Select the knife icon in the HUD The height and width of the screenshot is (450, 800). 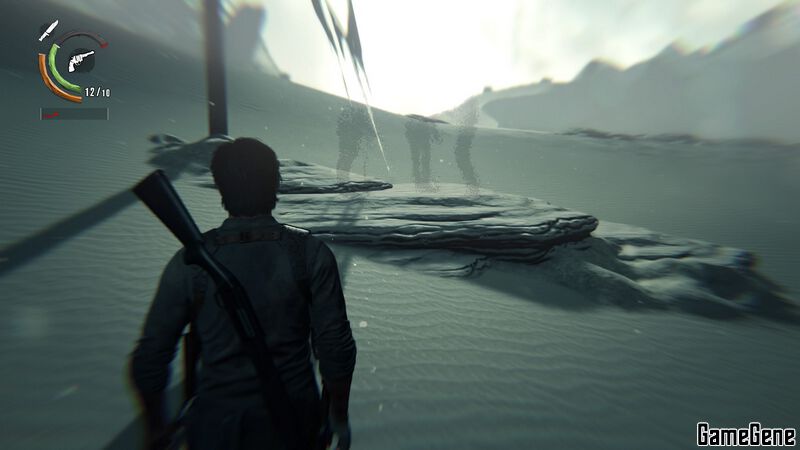click(47, 31)
